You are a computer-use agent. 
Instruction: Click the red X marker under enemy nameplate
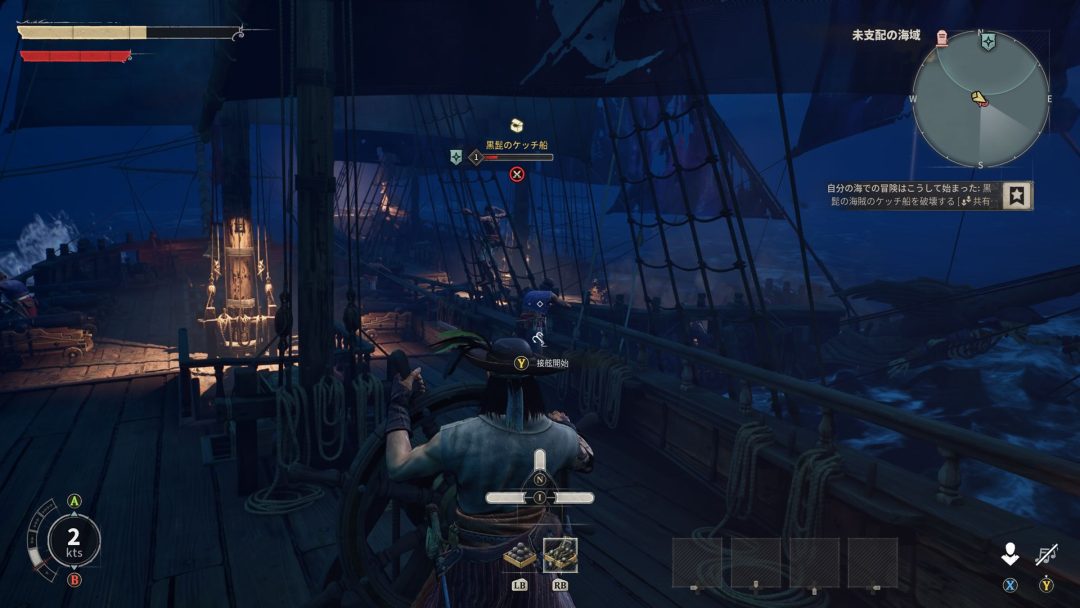[x=517, y=174]
